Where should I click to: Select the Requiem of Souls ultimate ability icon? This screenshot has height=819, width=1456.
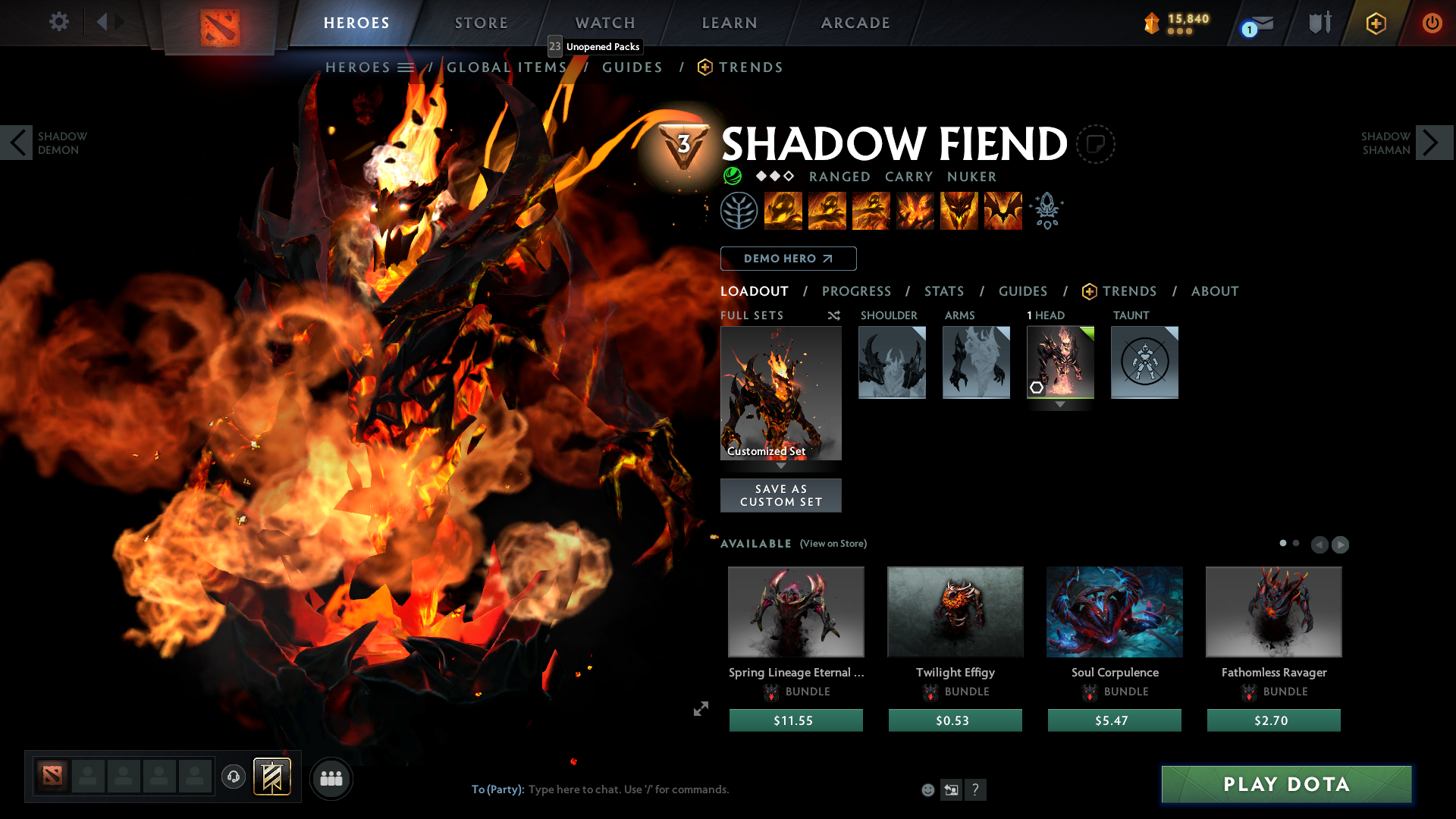coord(1003,210)
